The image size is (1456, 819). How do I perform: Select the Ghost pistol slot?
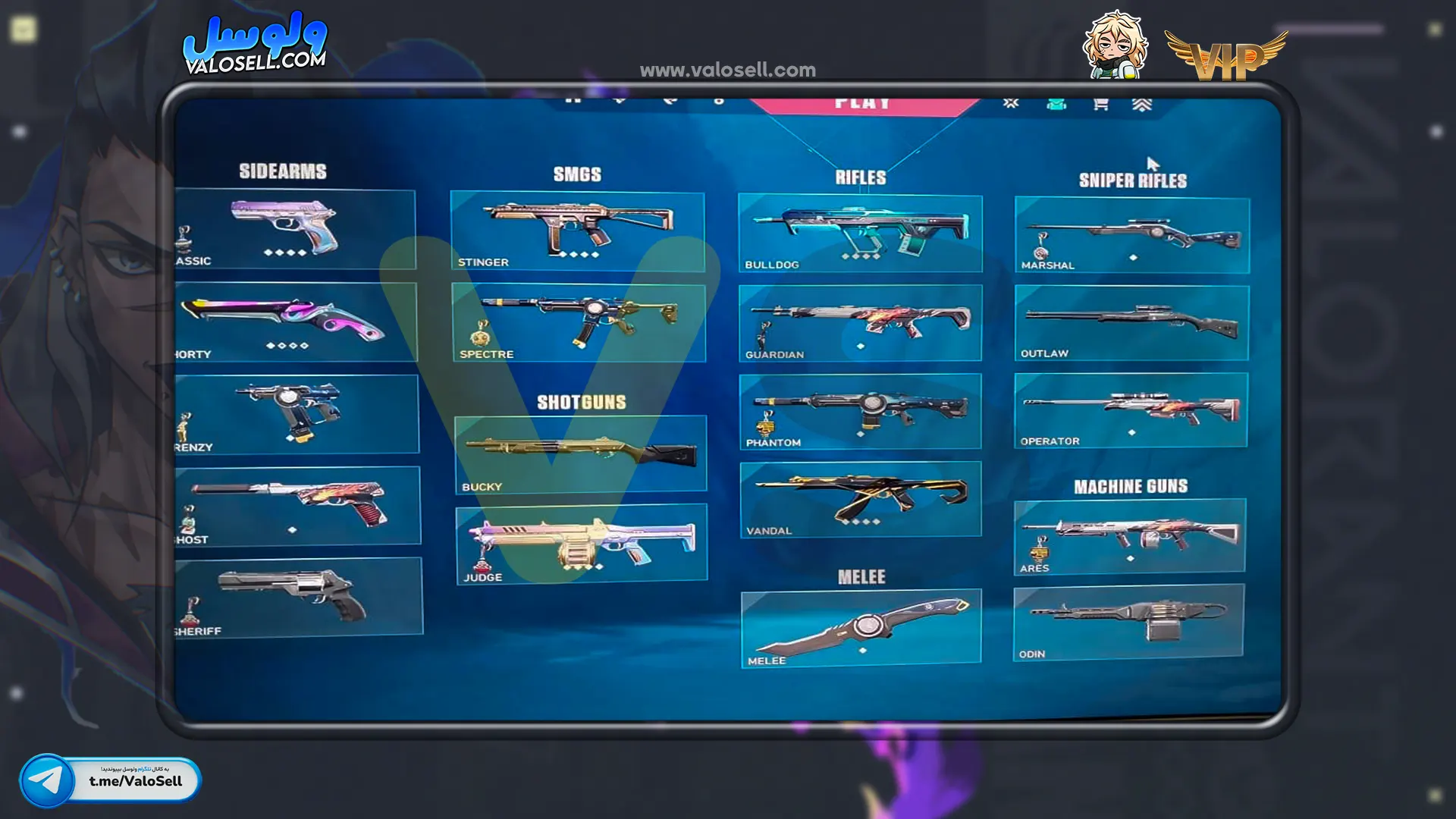[x=297, y=505]
